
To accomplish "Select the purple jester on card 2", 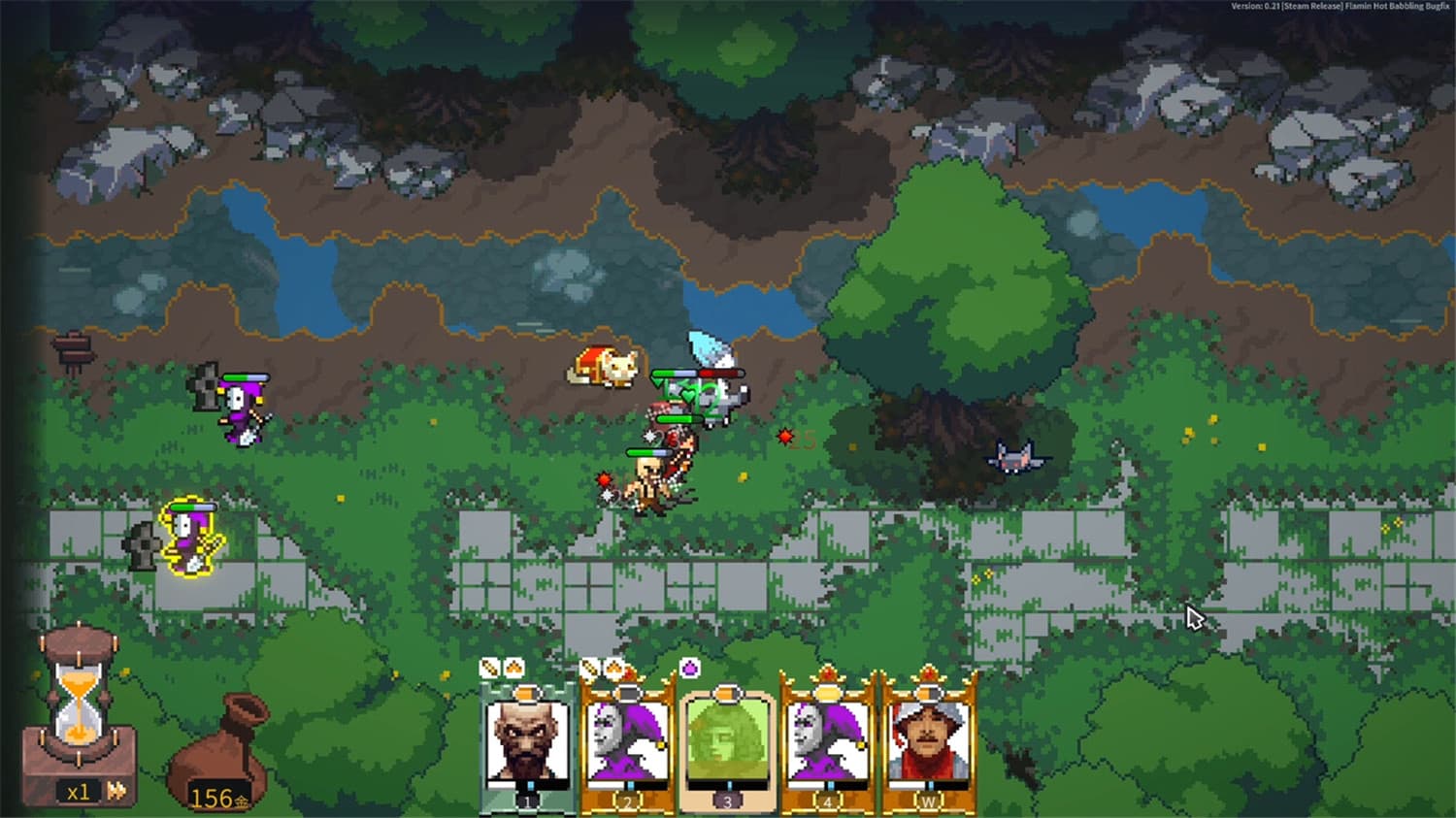I will (626, 742).
